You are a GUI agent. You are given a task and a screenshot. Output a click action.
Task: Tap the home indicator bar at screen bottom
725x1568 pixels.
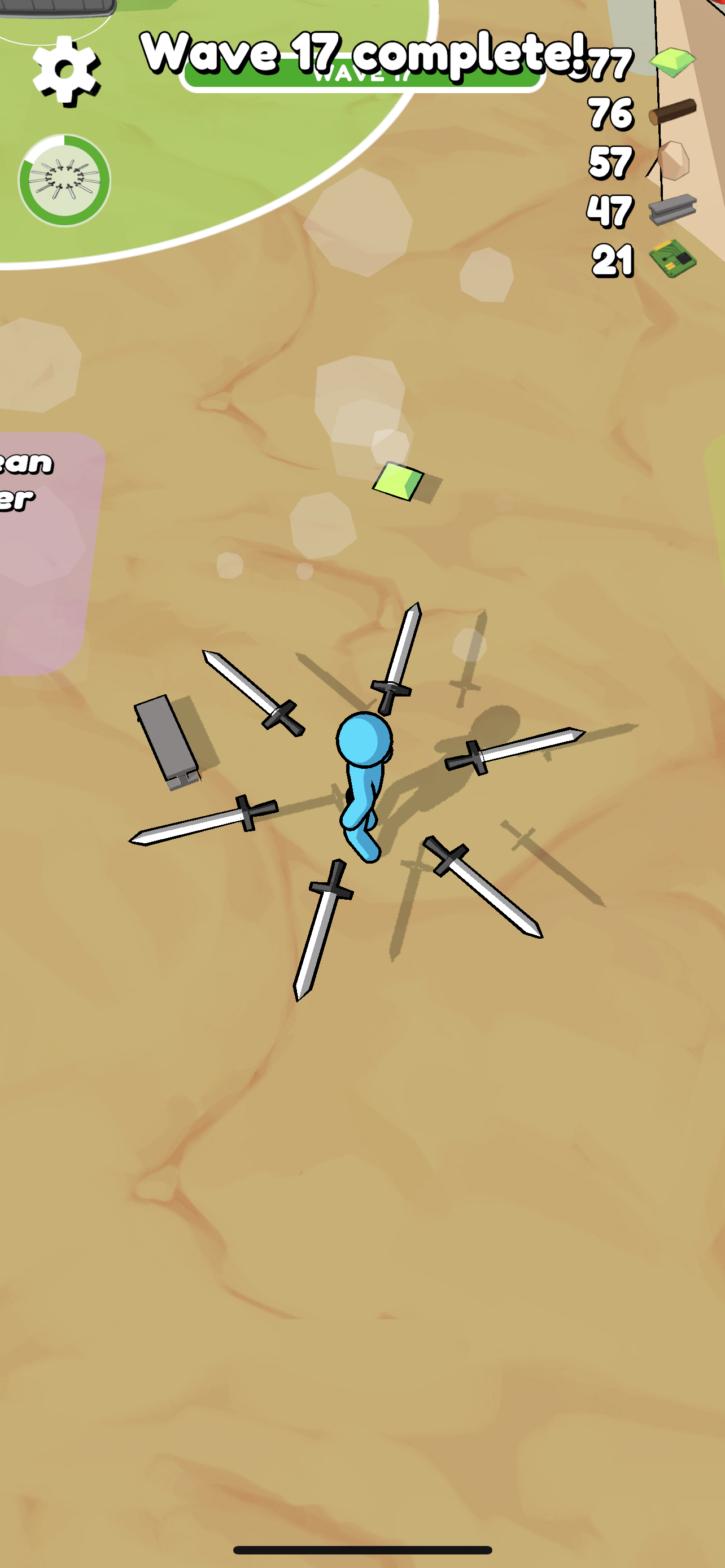click(362, 1549)
